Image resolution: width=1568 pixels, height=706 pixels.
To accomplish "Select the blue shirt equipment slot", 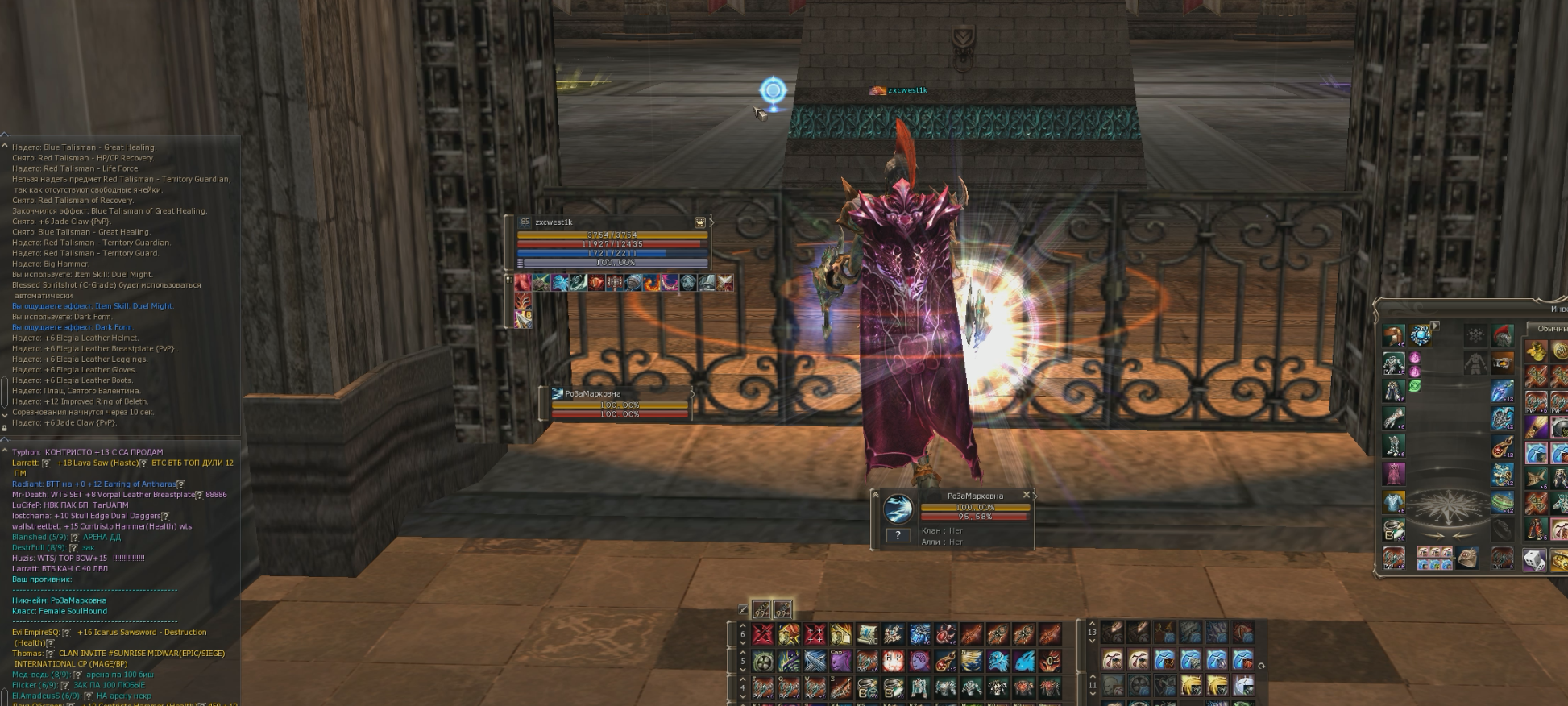I will click(x=1393, y=501).
